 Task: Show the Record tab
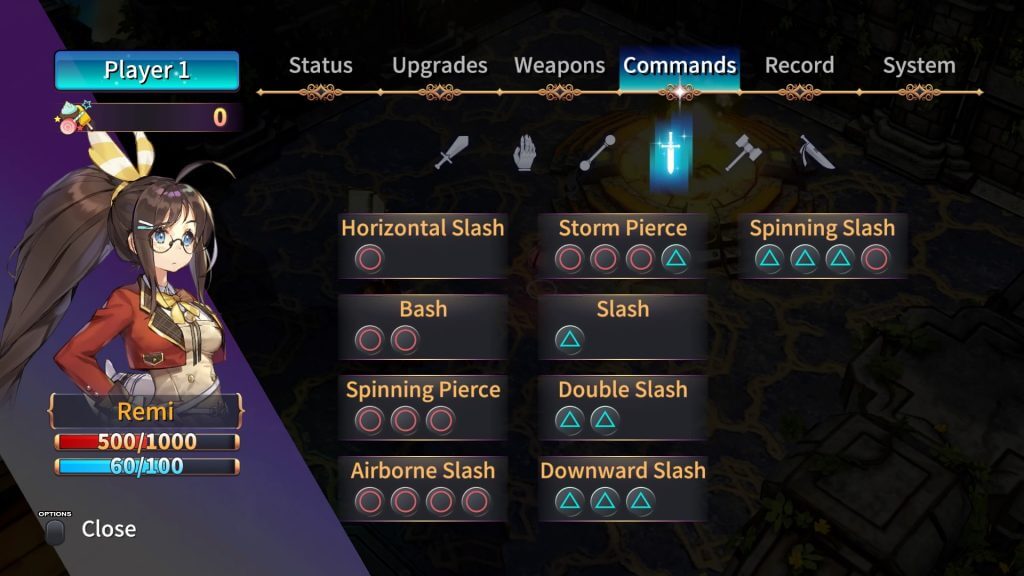pos(799,66)
